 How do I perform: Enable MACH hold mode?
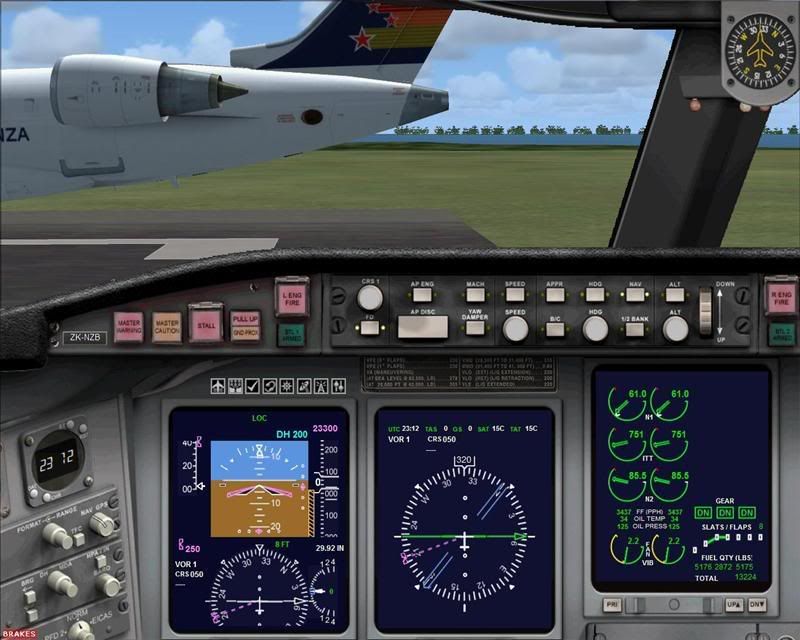[475, 295]
